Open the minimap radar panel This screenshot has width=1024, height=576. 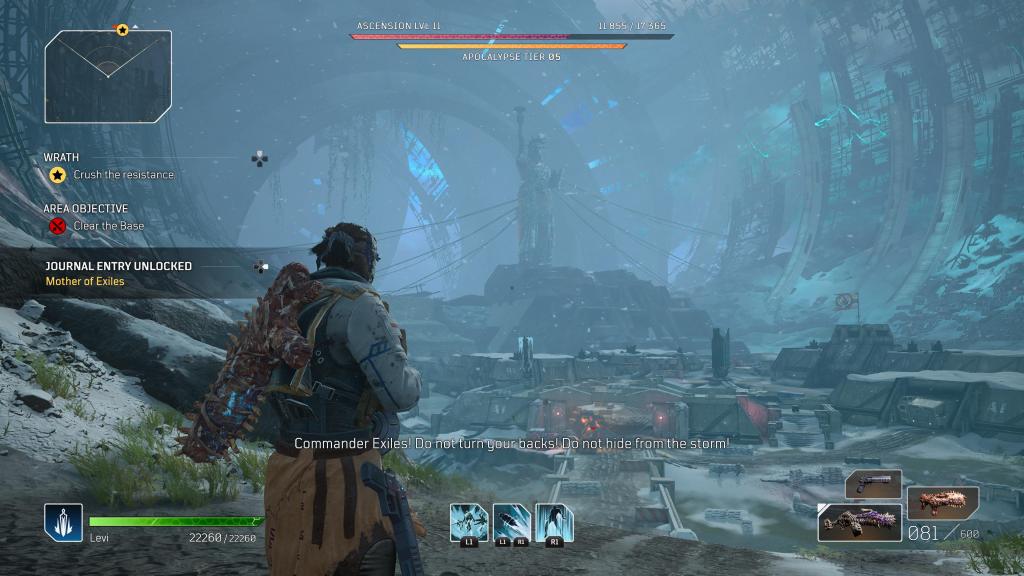[108, 76]
